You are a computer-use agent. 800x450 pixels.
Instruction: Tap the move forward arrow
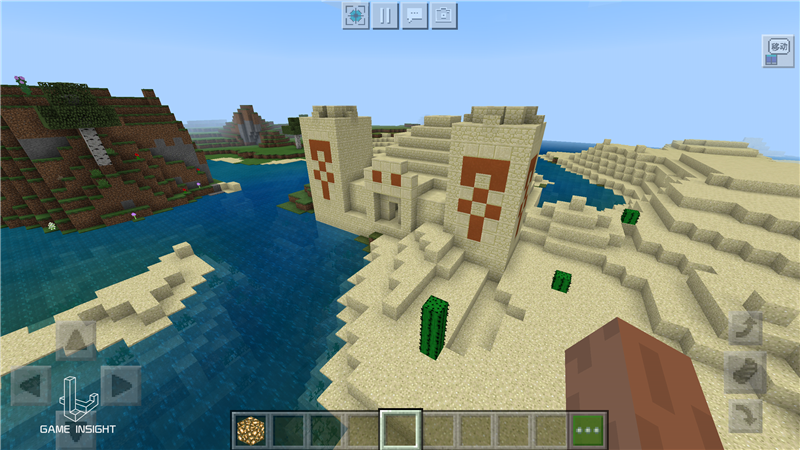click(76, 340)
